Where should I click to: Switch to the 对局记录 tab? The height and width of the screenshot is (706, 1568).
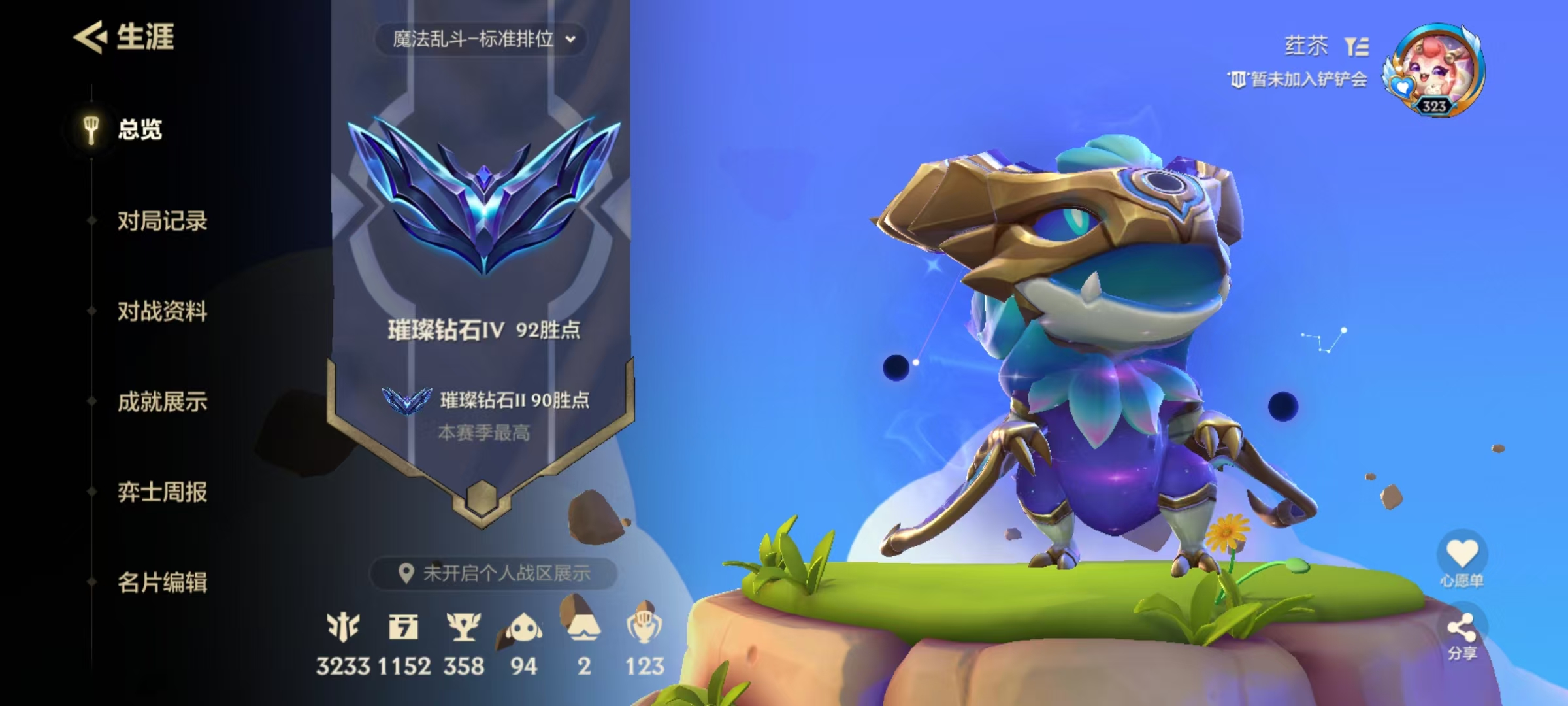163,222
